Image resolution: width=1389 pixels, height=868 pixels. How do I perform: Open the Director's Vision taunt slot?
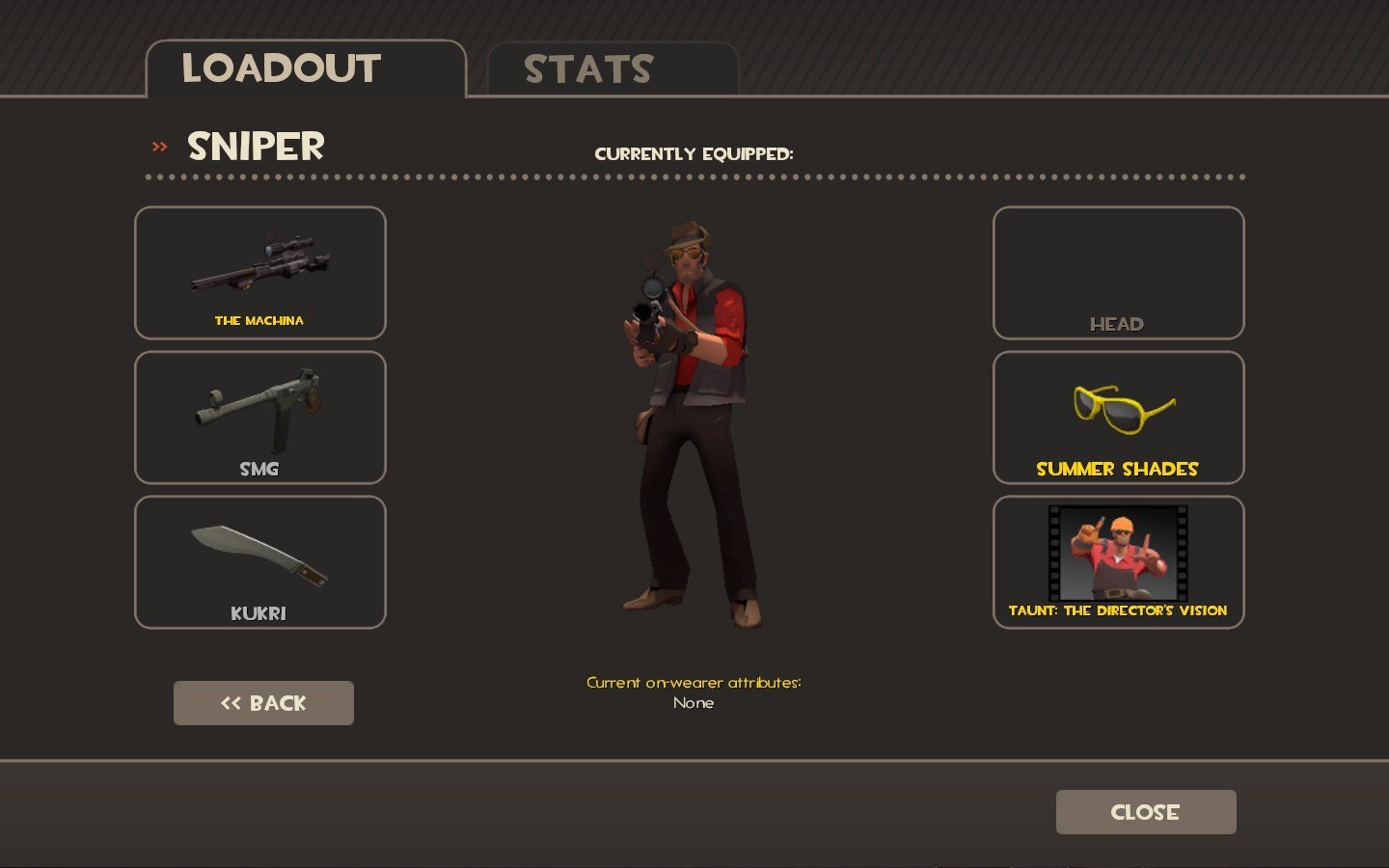1118,562
